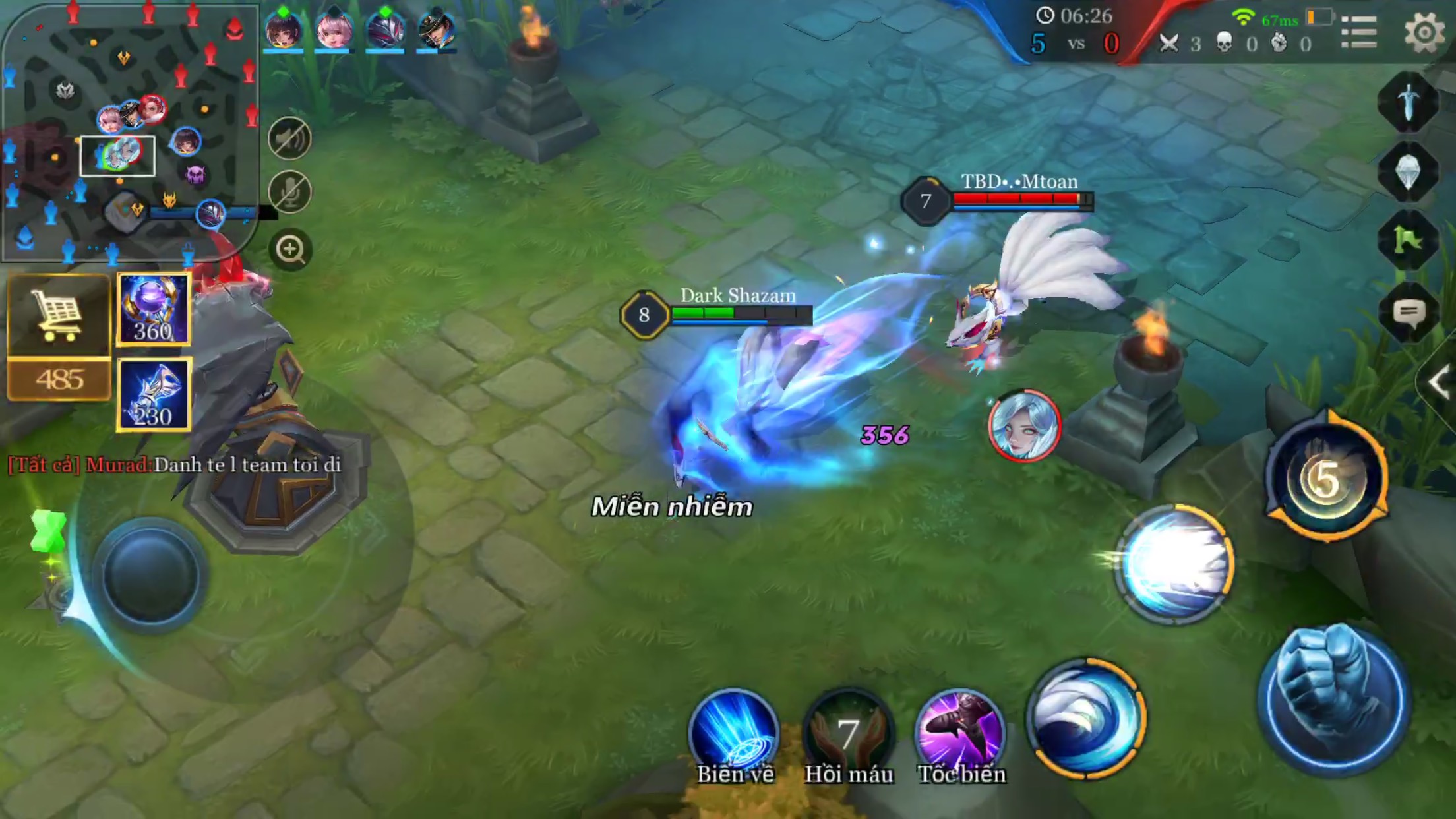The width and height of the screenshot is (1456, 819).
Task: Toggle the muted speaker button
Action: coord(289,139)
